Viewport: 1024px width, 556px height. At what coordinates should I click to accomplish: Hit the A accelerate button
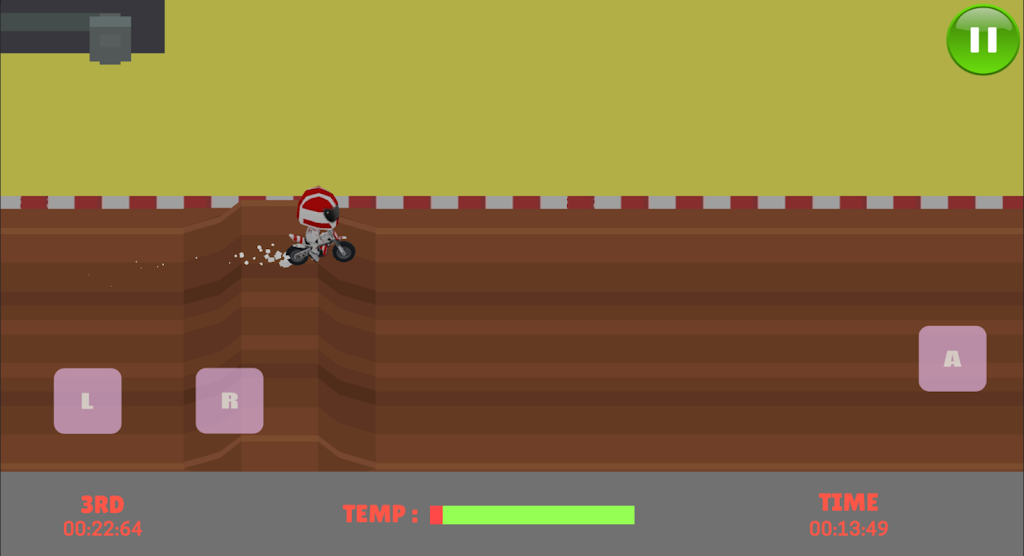[952, 358]
